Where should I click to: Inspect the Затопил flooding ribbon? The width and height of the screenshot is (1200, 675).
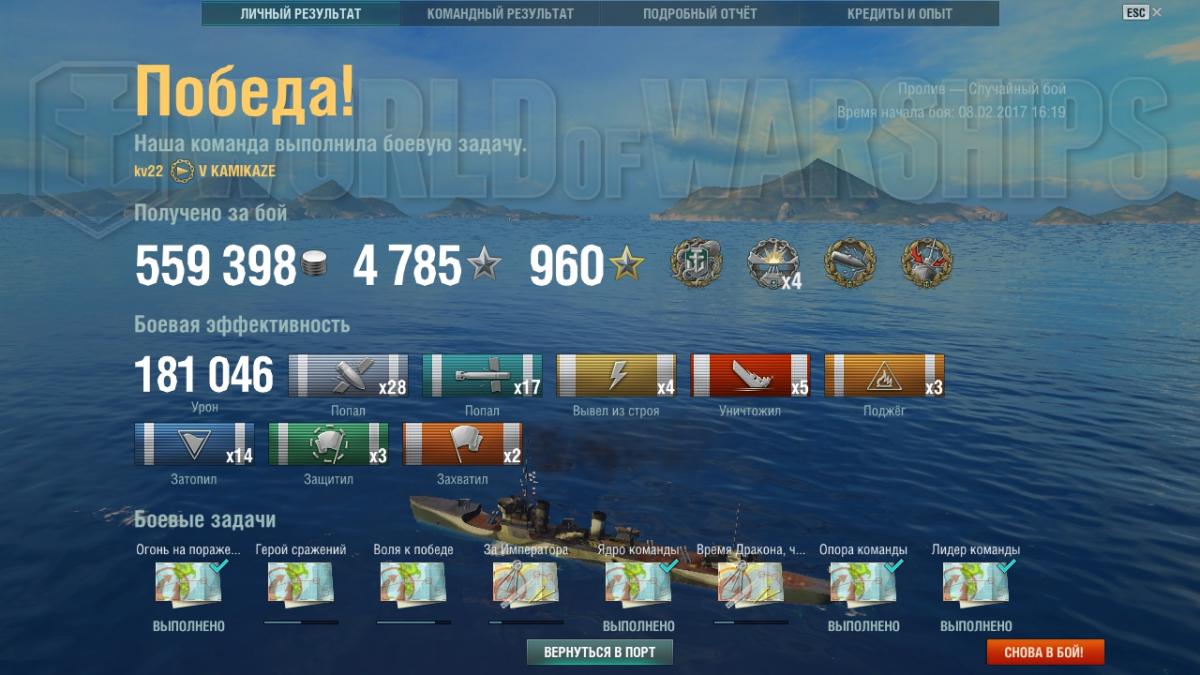pyautogui.click(x=194, y=444)
